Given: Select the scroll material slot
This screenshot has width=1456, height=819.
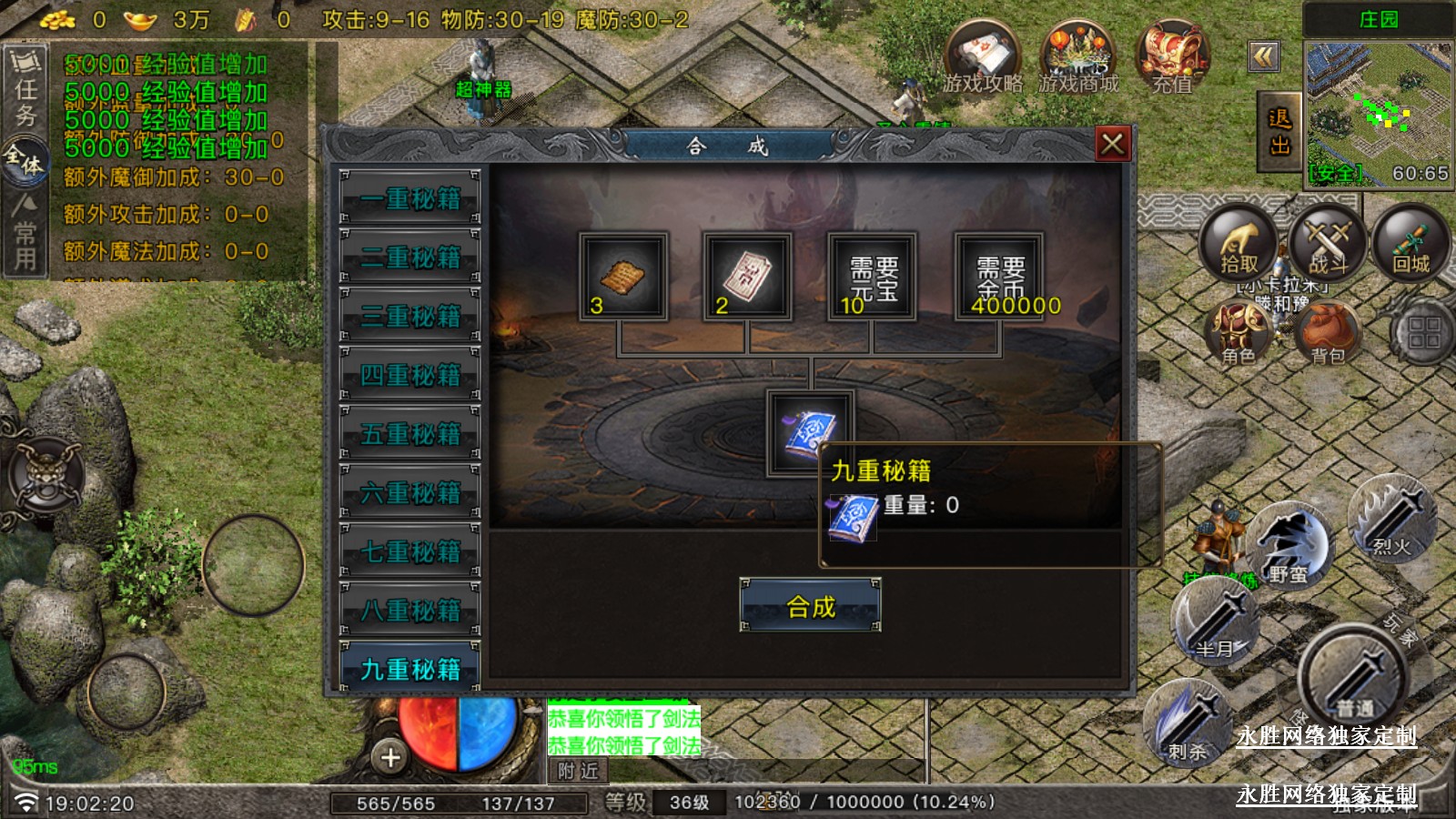Looking at the screenshot, I should coord(623,276).
